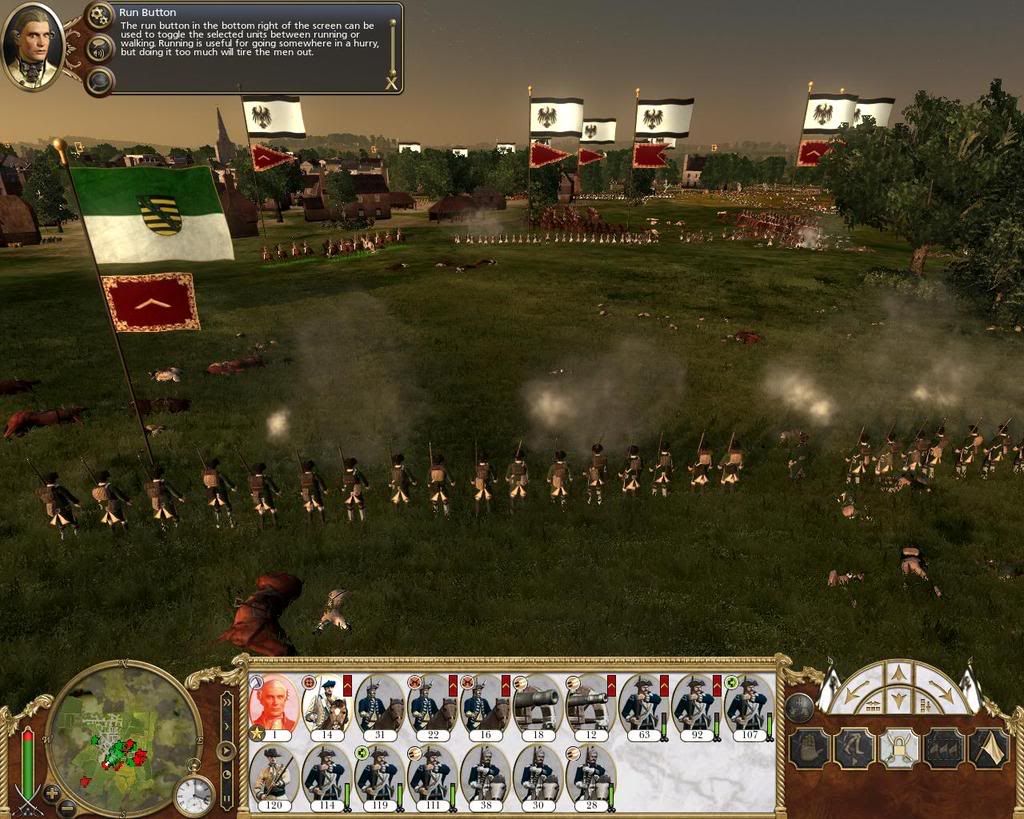Zoom in the minimap with the plus button
1024x819 pixels.
52,793
